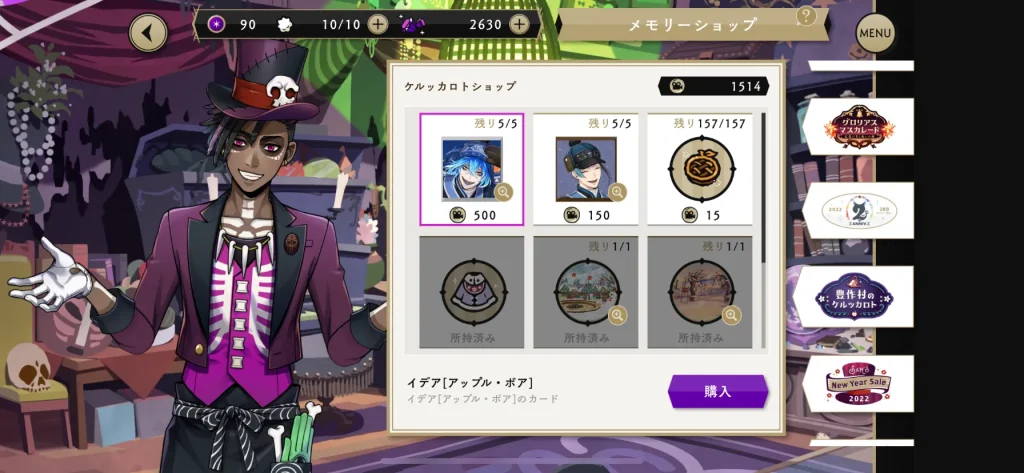Screen dimensions: 1024x473
Task: Select the capped character card costing 150
Action: 585,169
